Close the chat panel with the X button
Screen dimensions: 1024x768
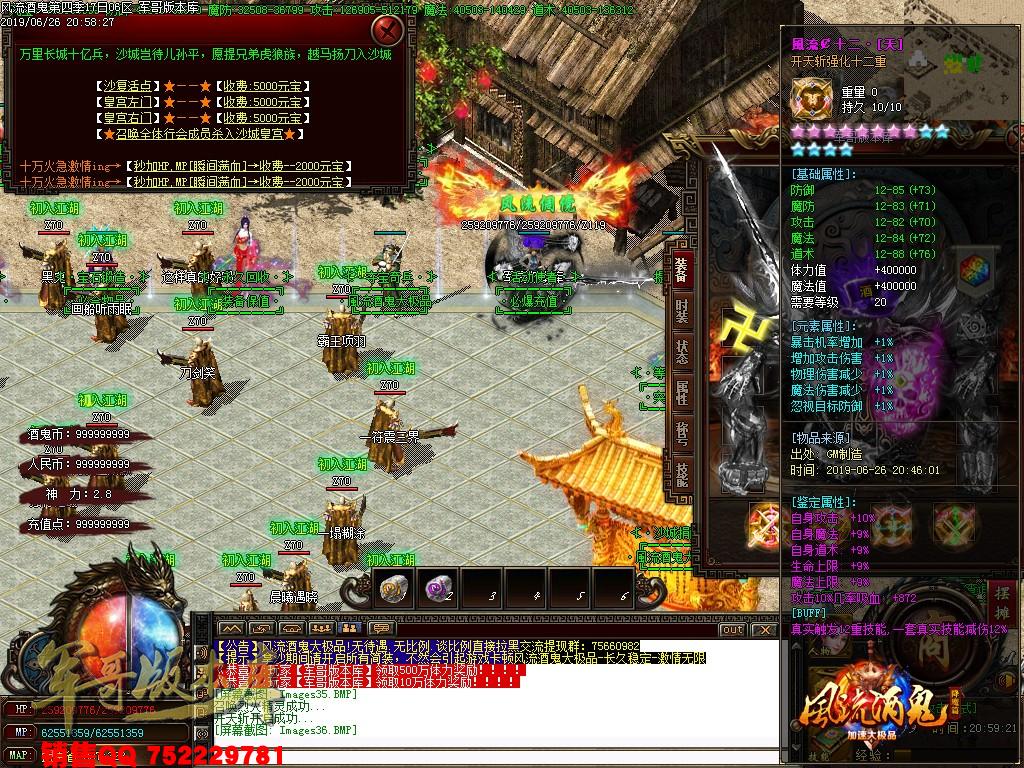point(766,629)
